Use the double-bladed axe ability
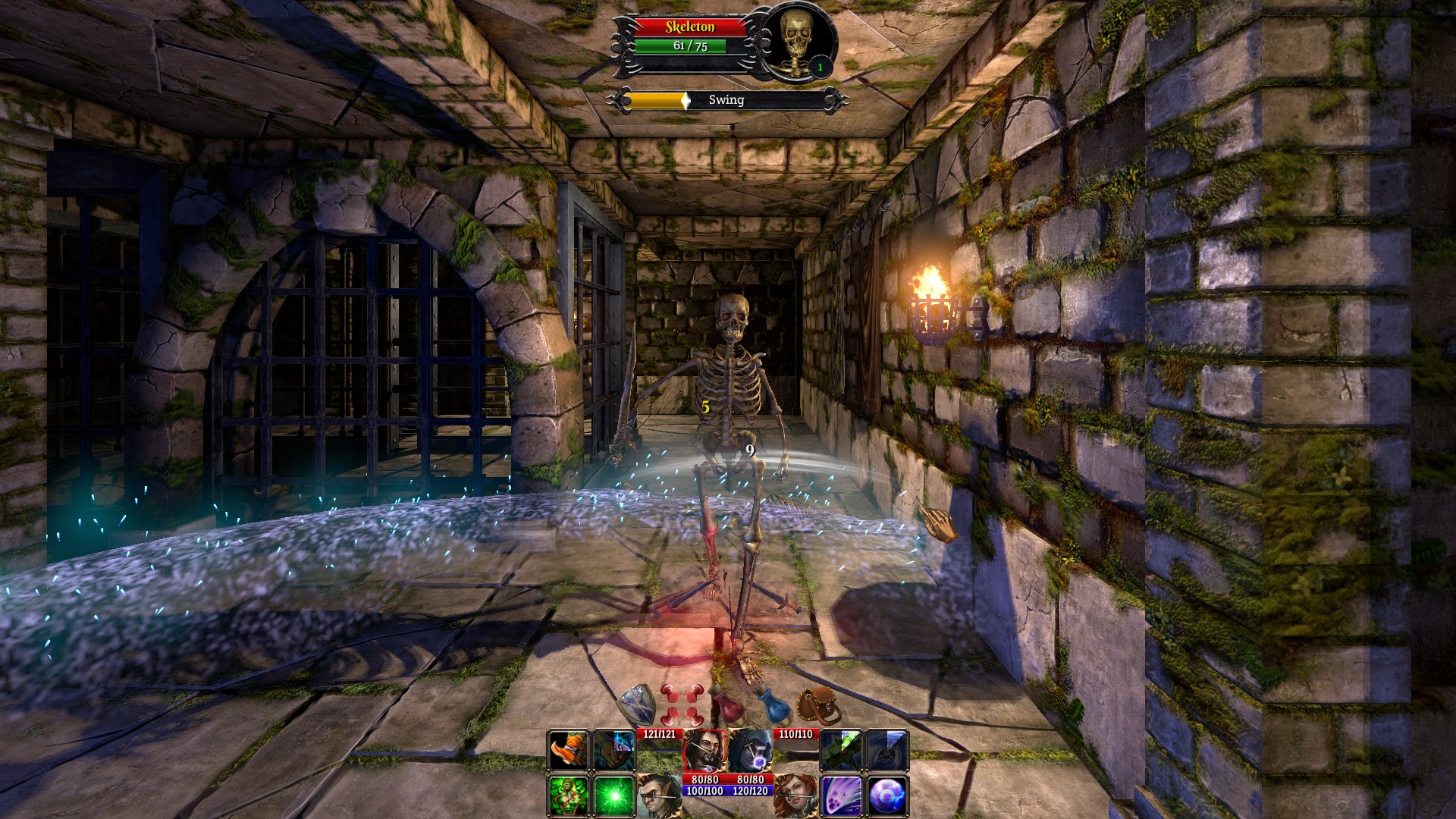The height and width of the screenshot is (819, 1456). (886, 751)
